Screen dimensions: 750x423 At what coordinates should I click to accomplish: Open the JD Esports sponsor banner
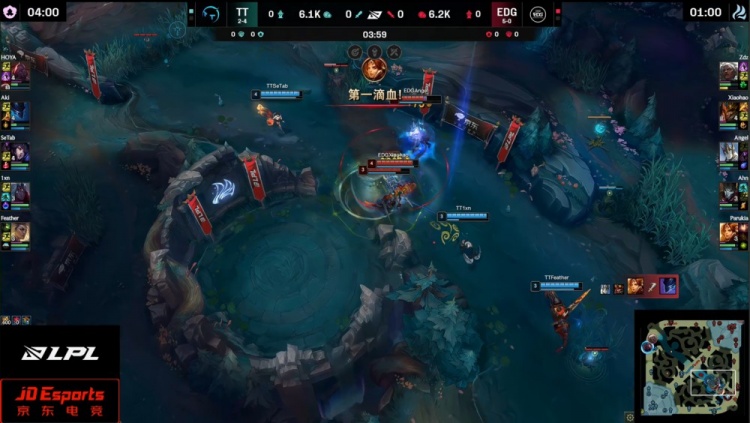point(59,400)
